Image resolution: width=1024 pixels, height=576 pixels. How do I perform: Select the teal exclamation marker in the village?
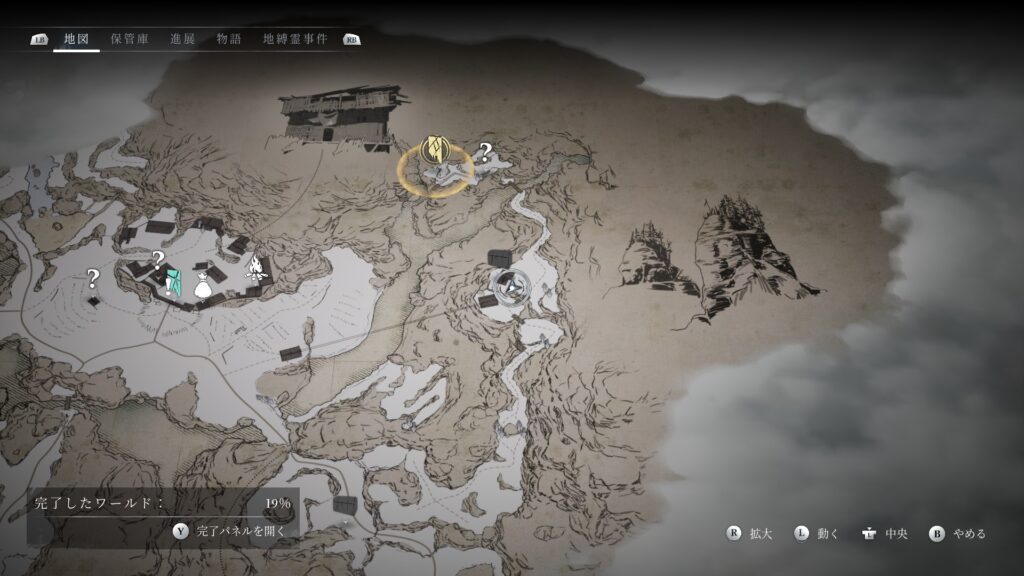coord(173,281)
